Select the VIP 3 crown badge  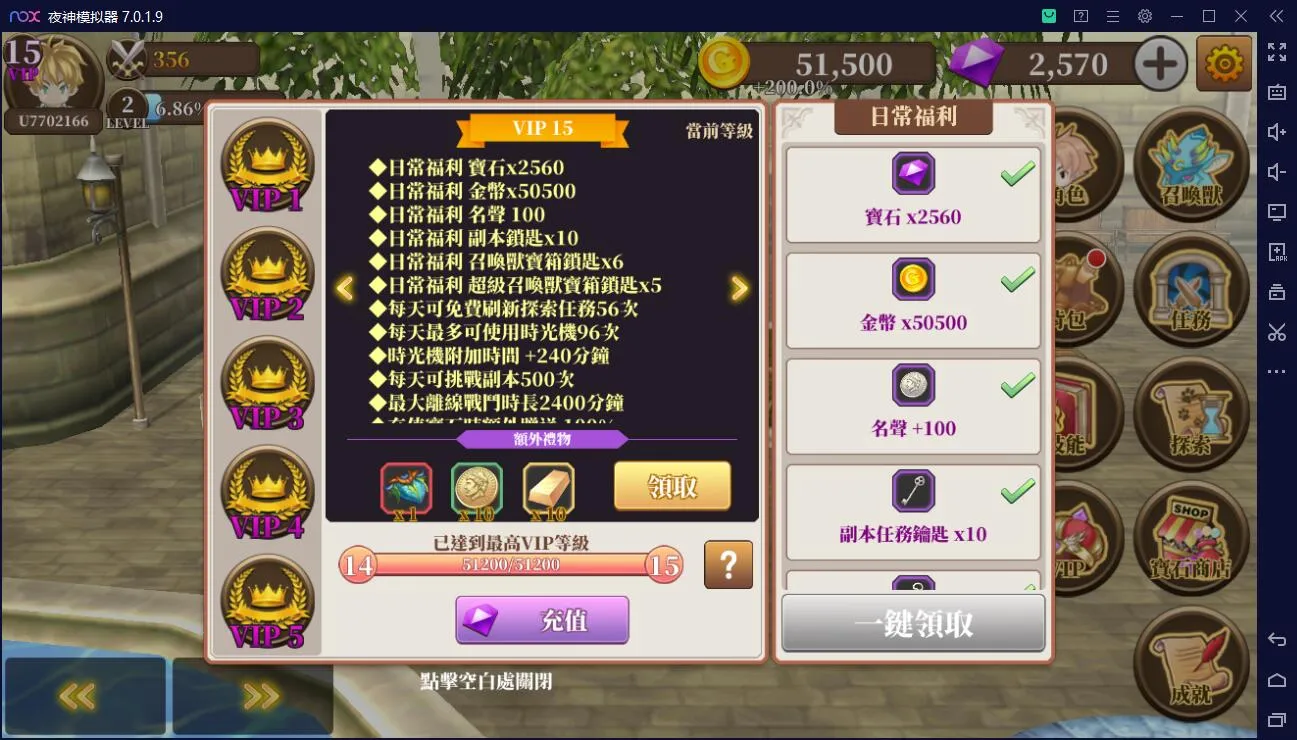click(267, 381)
